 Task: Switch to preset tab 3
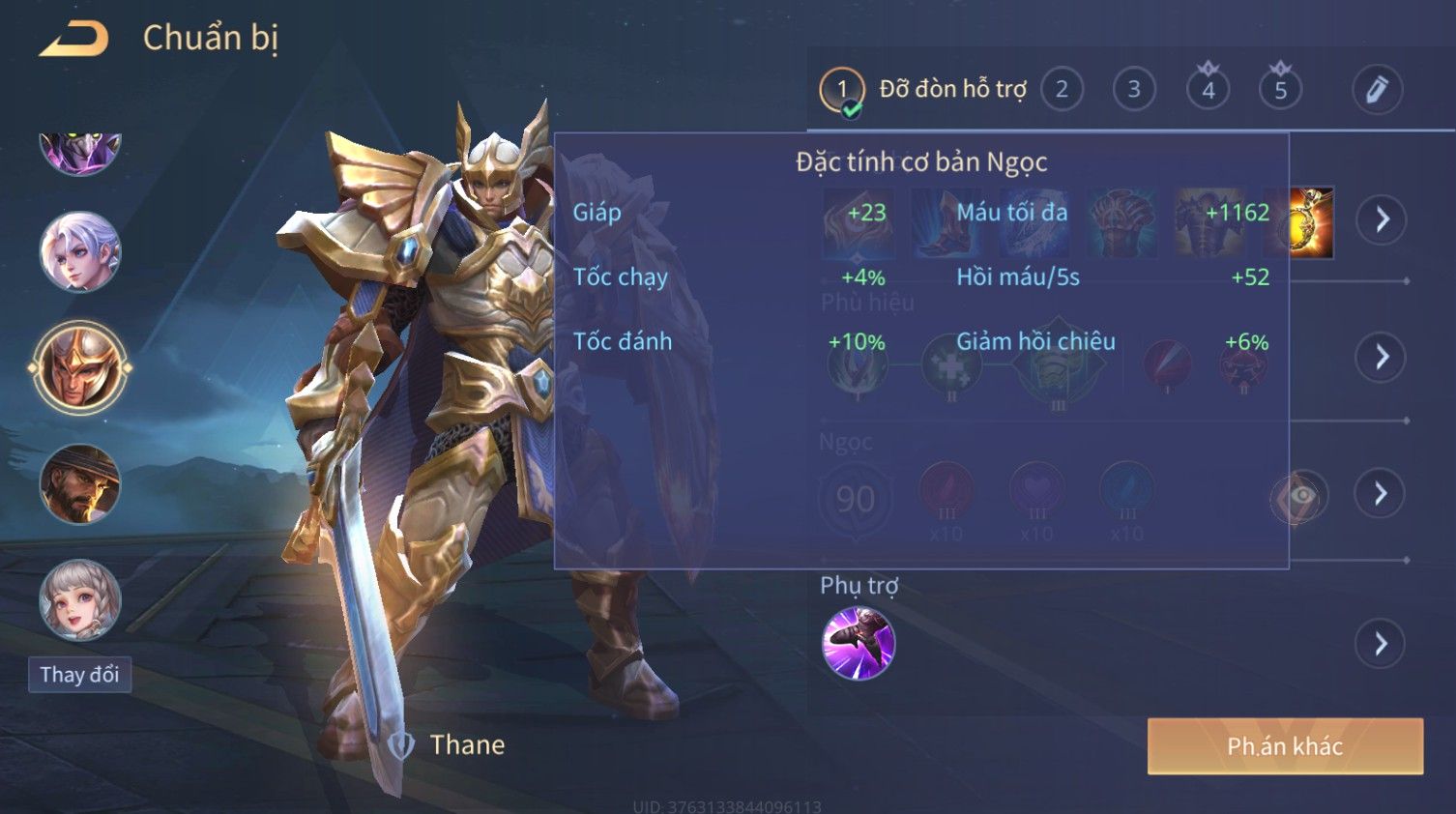(x=1134, y=90)
